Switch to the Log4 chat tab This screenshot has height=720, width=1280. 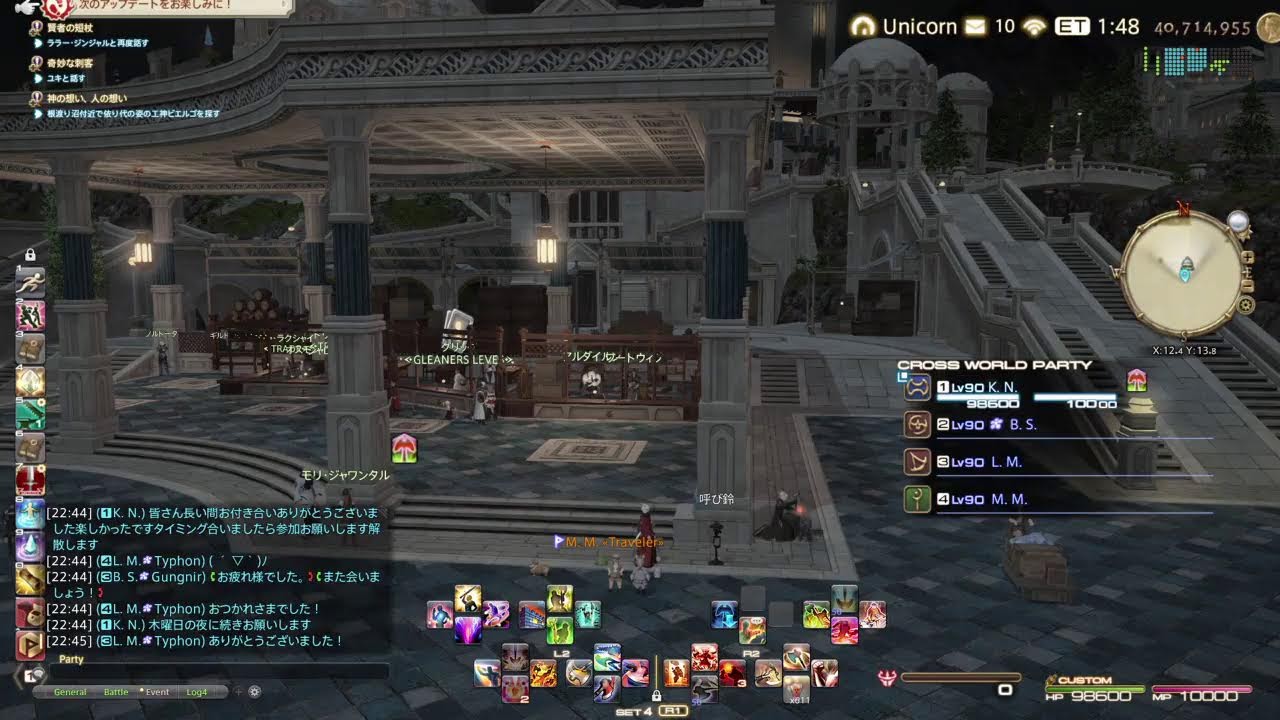pyautogui.click(x=196, y=691)
